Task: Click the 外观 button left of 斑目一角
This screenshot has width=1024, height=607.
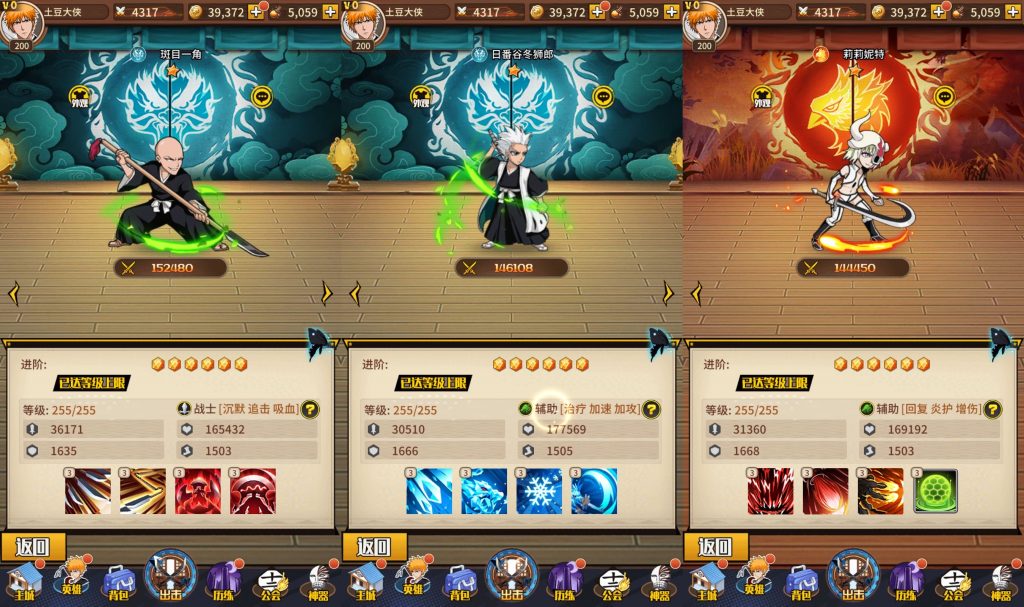Action: pos(80,98)
